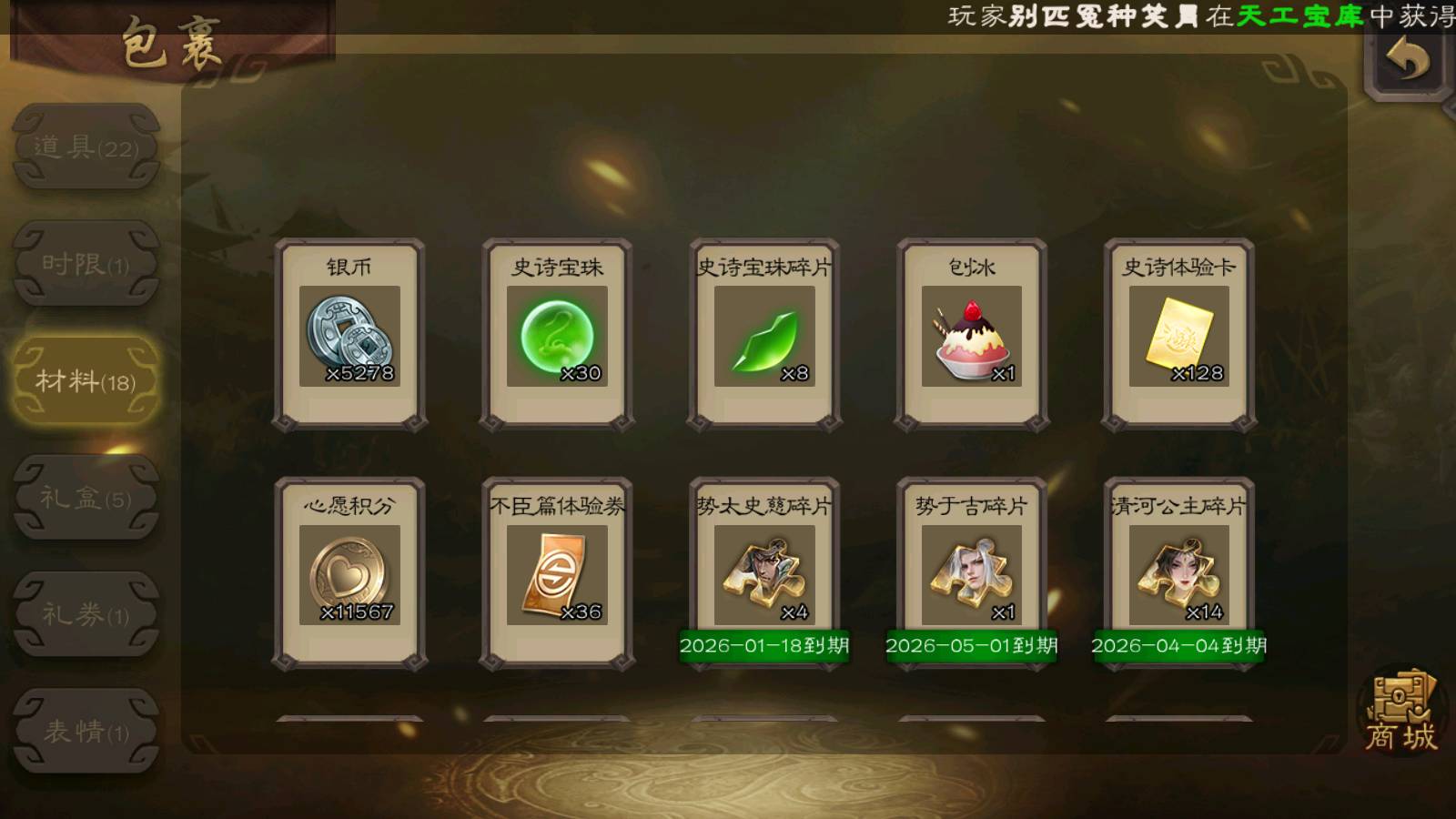
Task: Click the back arrow button
Action: pyautogui.click(x=1407, y=61)
